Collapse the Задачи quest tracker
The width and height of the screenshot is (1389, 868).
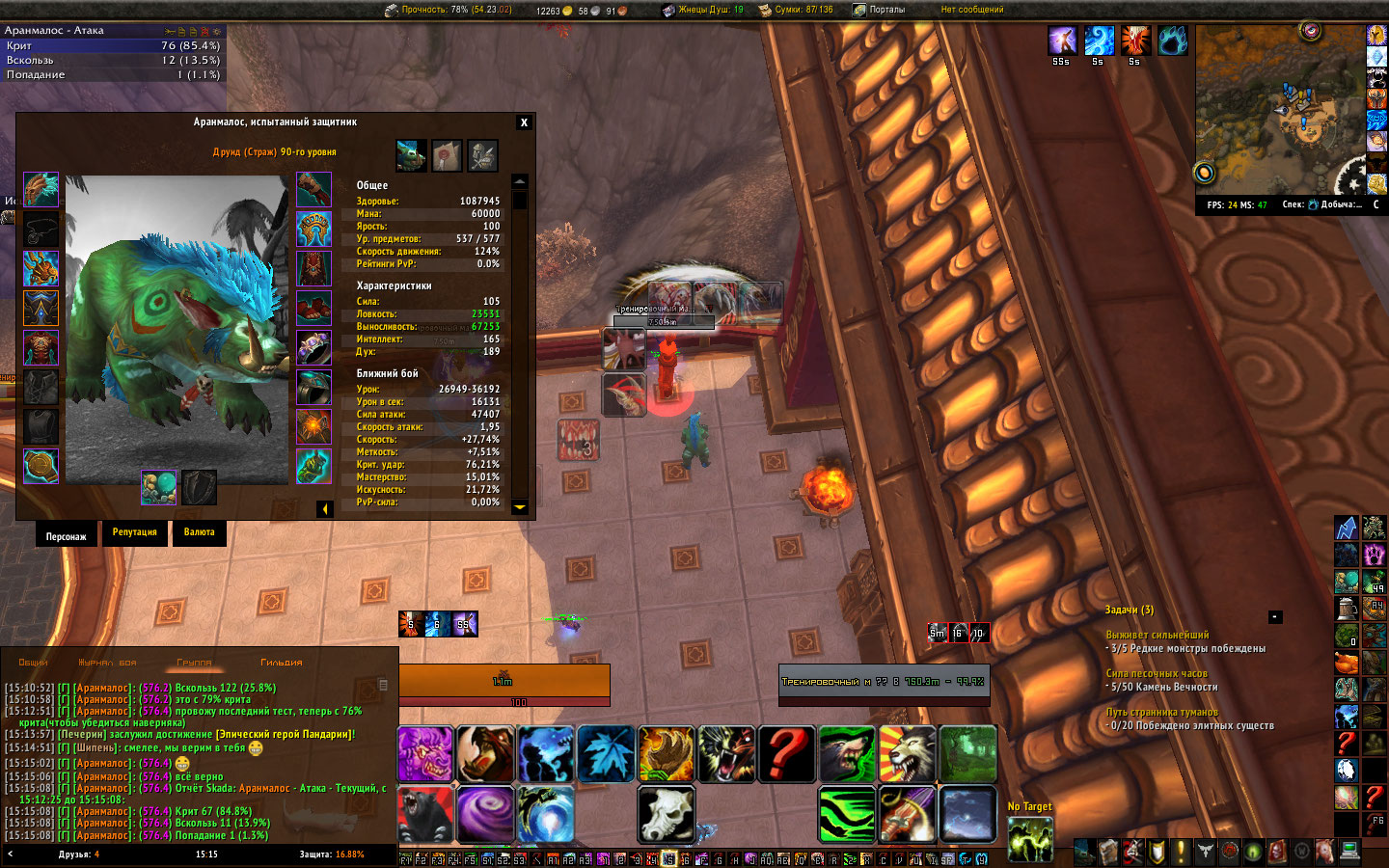[1274, 616]
